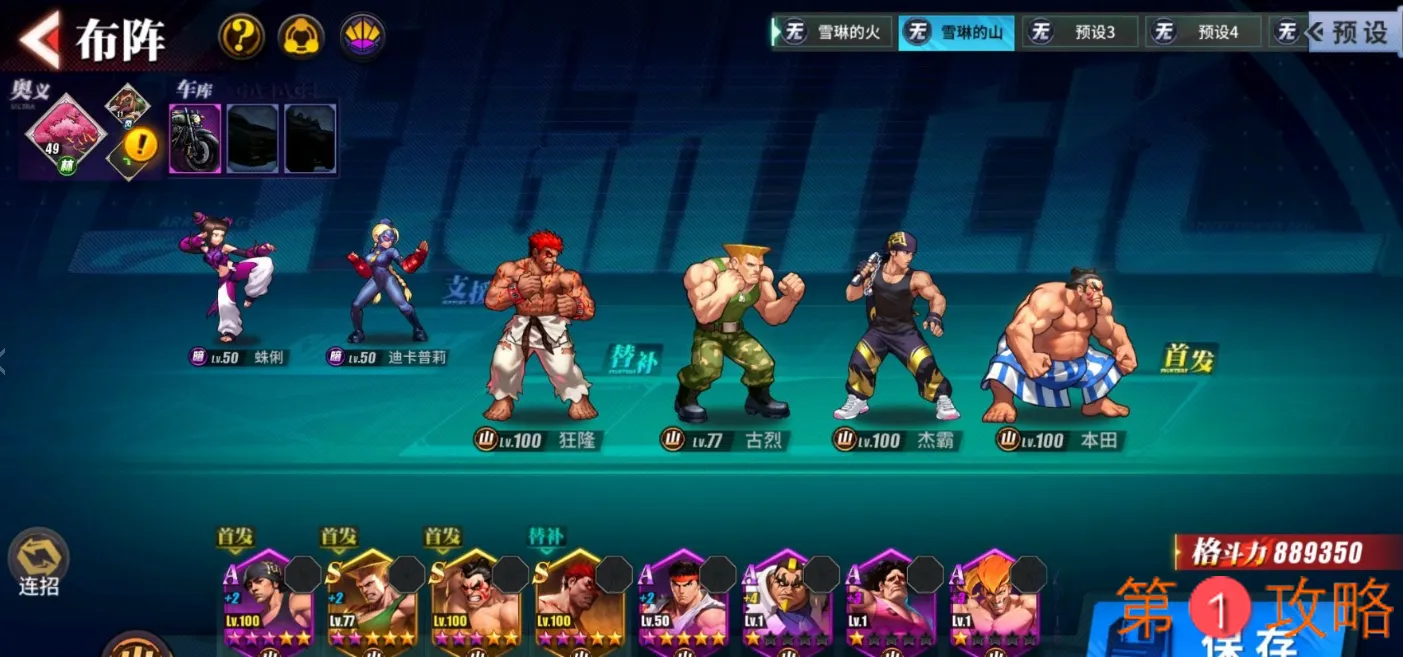Open the motorcycle slot in 车库
Viewport: 1403px width, 657px height.
pyautogui.click(x=195, y=138)
